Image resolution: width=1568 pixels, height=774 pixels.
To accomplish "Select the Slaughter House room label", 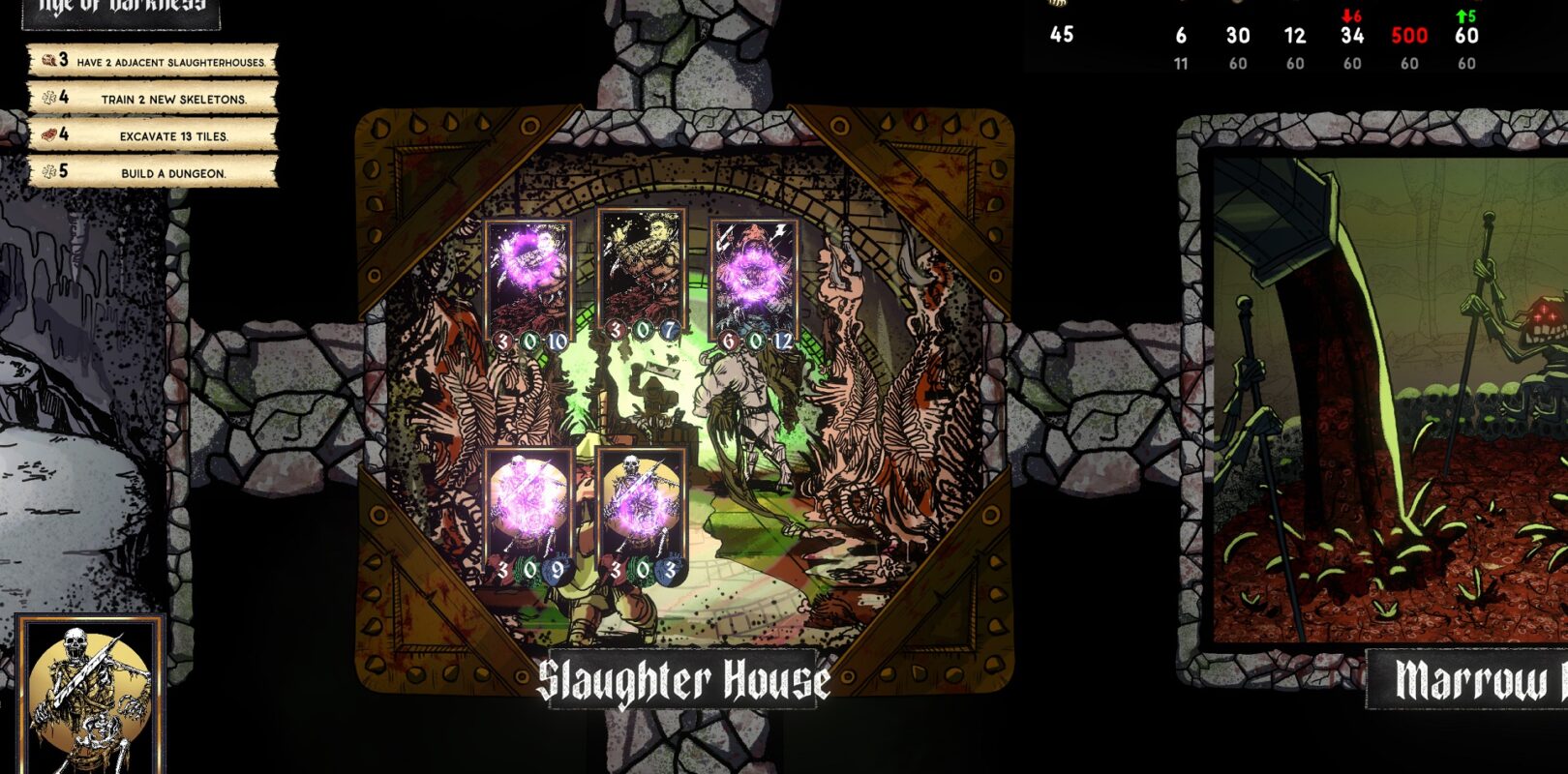I will click(x=683, y=681).
